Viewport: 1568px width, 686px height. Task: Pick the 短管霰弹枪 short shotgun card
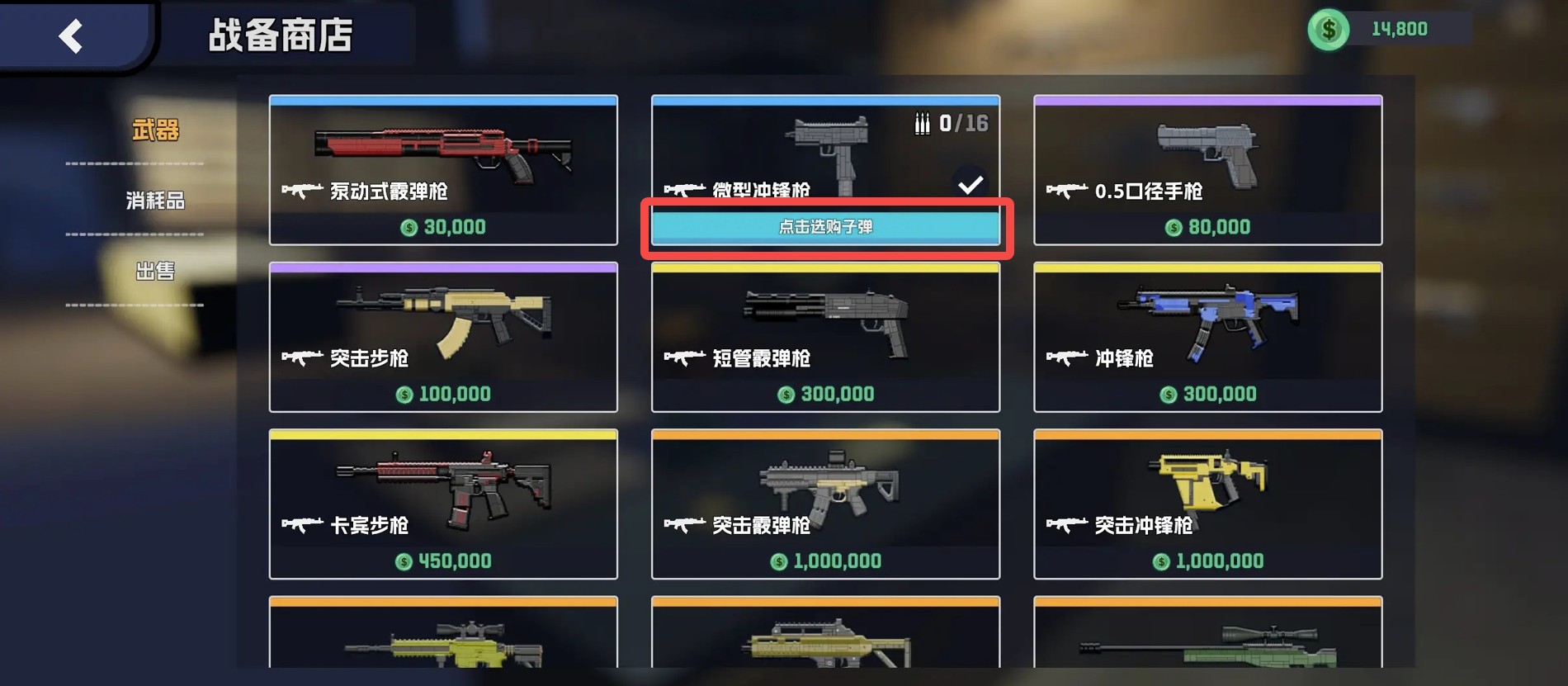tap(825, 337)
